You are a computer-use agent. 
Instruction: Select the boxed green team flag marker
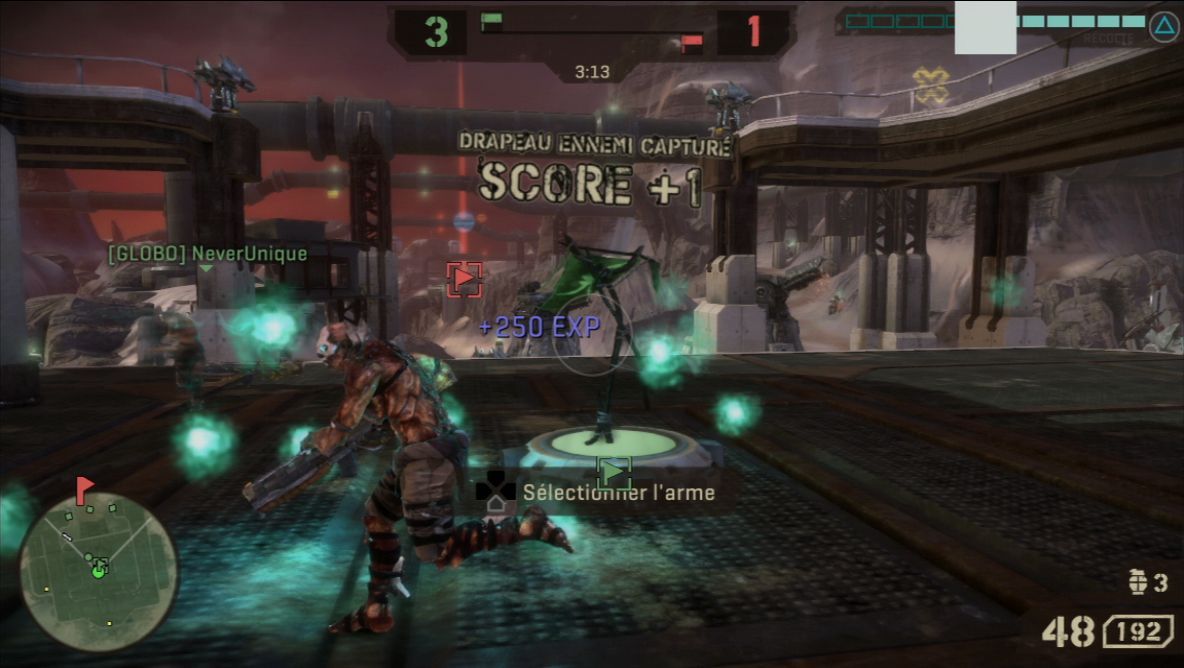pyautogui.click(x=614, y=470)
